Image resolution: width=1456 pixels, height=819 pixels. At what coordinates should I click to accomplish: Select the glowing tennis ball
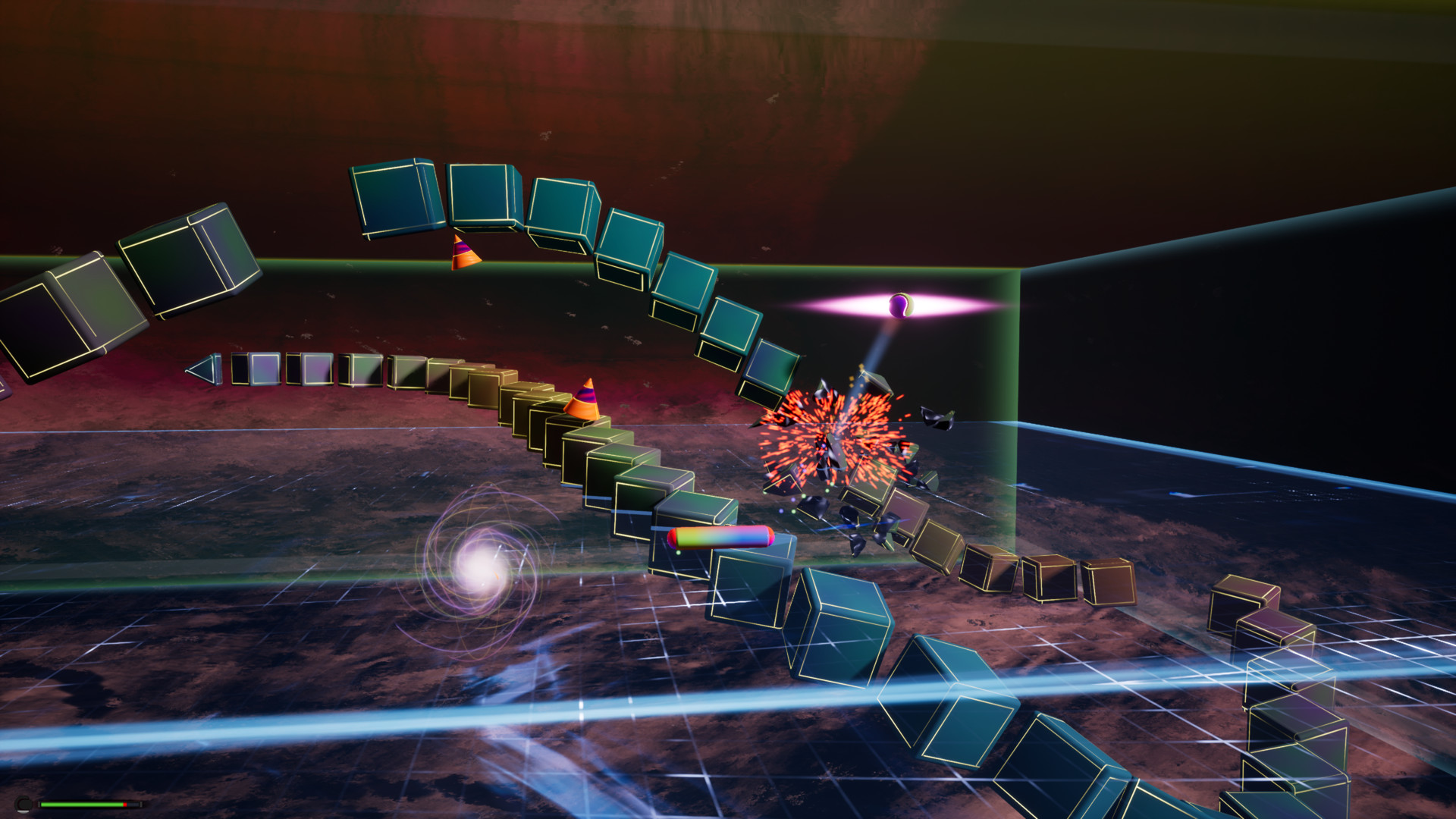point(899,306)
